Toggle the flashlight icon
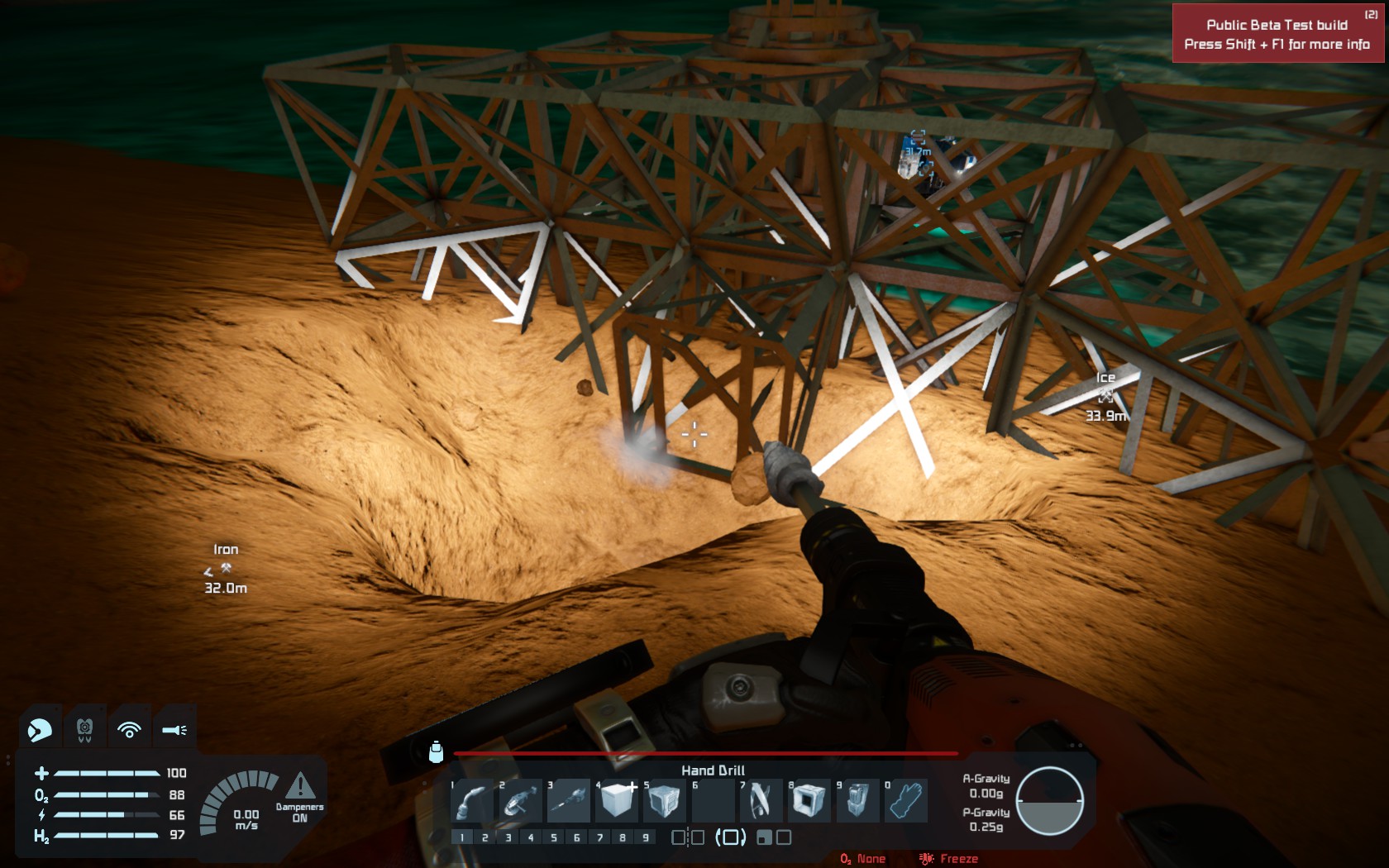Screen dimensions: 1389x868 coord(174,730)
